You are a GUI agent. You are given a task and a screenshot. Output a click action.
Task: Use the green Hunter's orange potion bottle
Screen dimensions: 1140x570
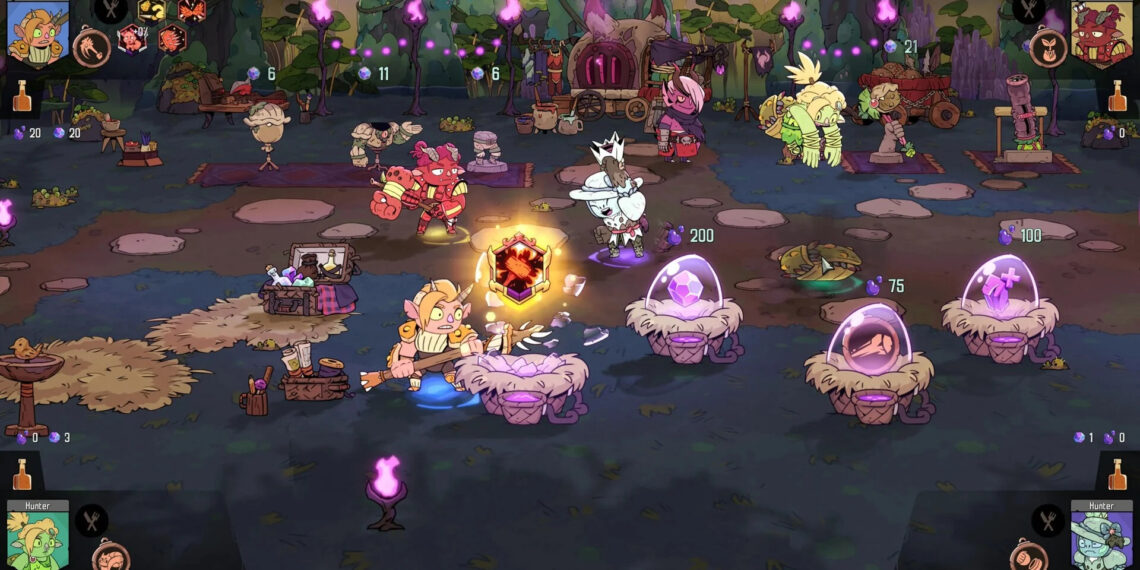22,474
